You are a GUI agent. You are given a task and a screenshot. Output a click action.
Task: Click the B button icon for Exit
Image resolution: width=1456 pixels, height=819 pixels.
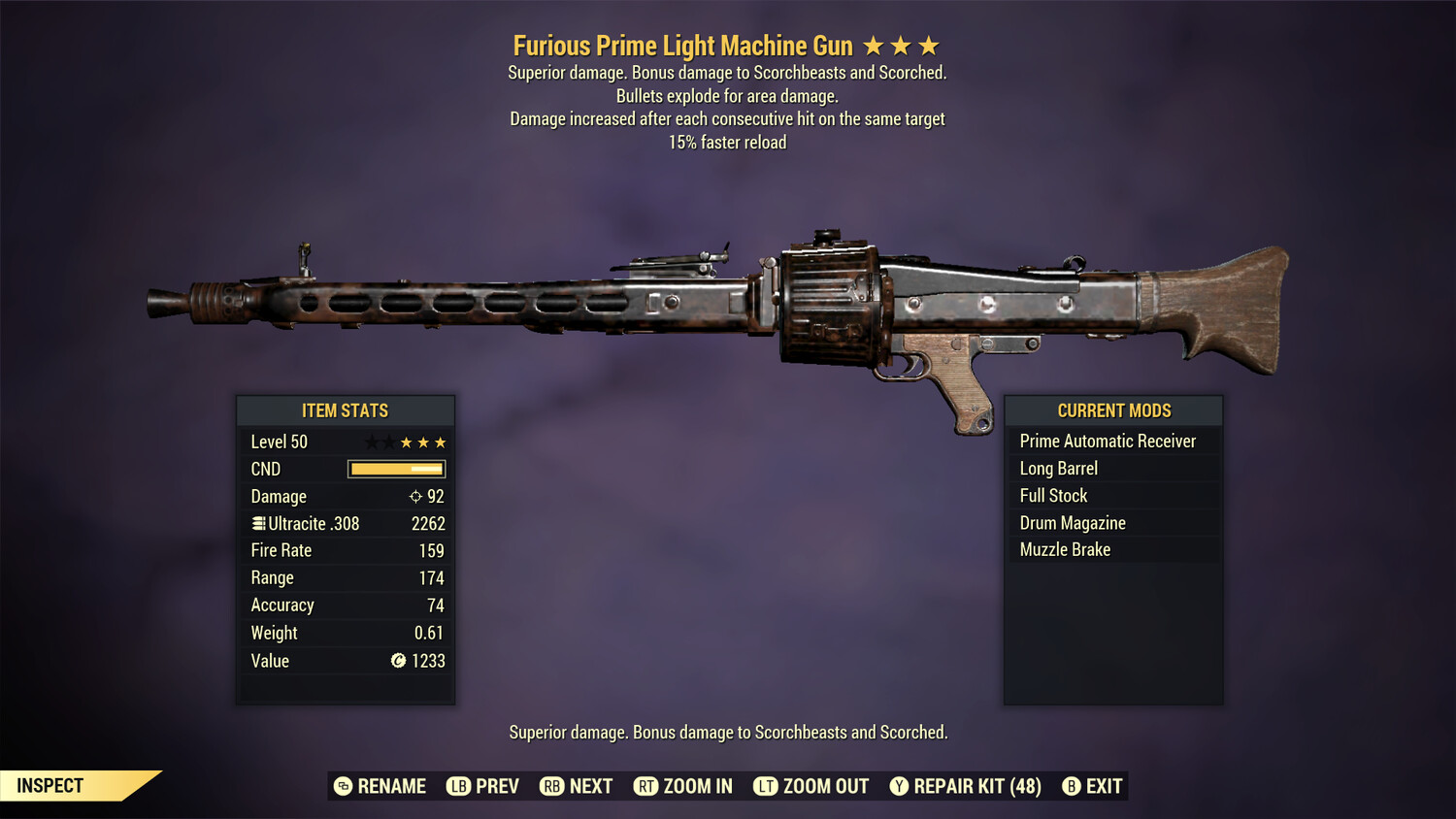(x=1072, y=786)
